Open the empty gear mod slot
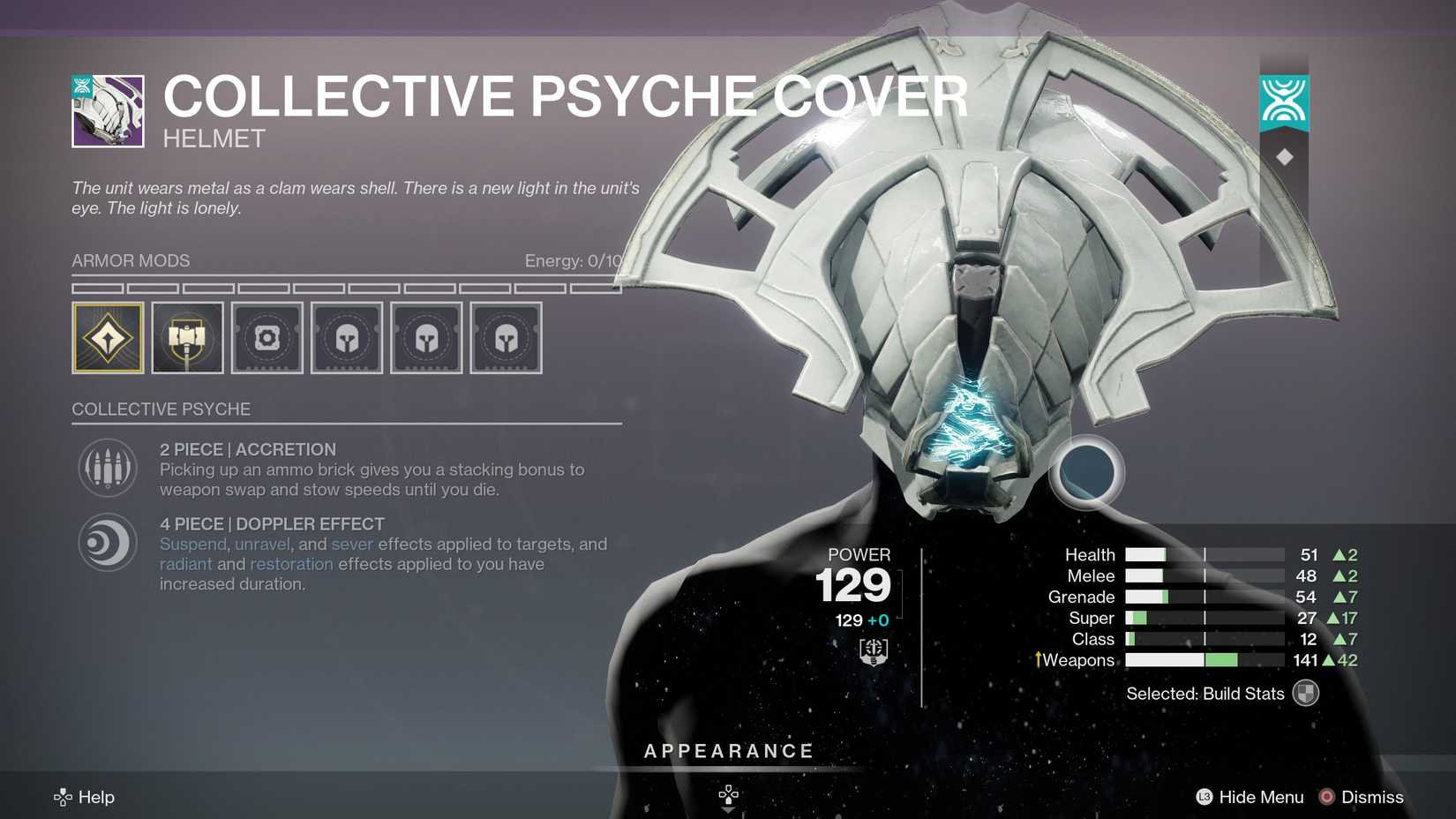 point(266,337)
